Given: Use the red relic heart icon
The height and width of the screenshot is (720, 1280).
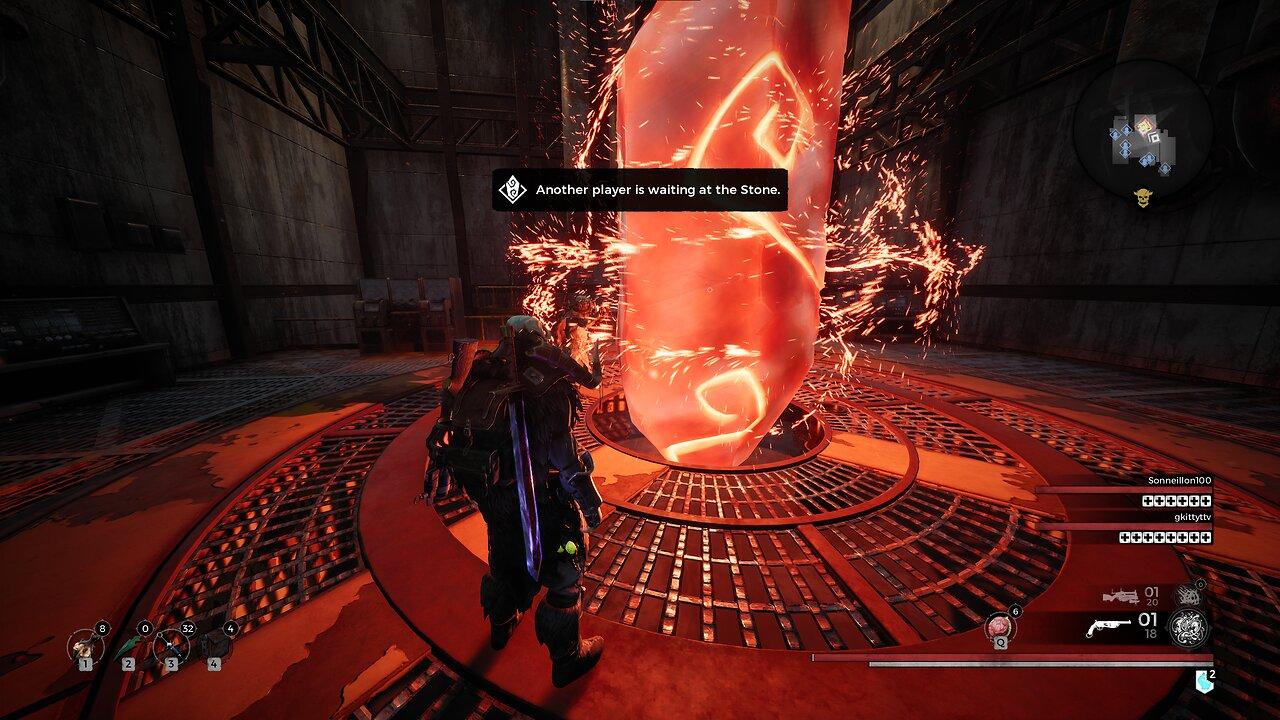Looking at the screenshot, I should [998, 627].
